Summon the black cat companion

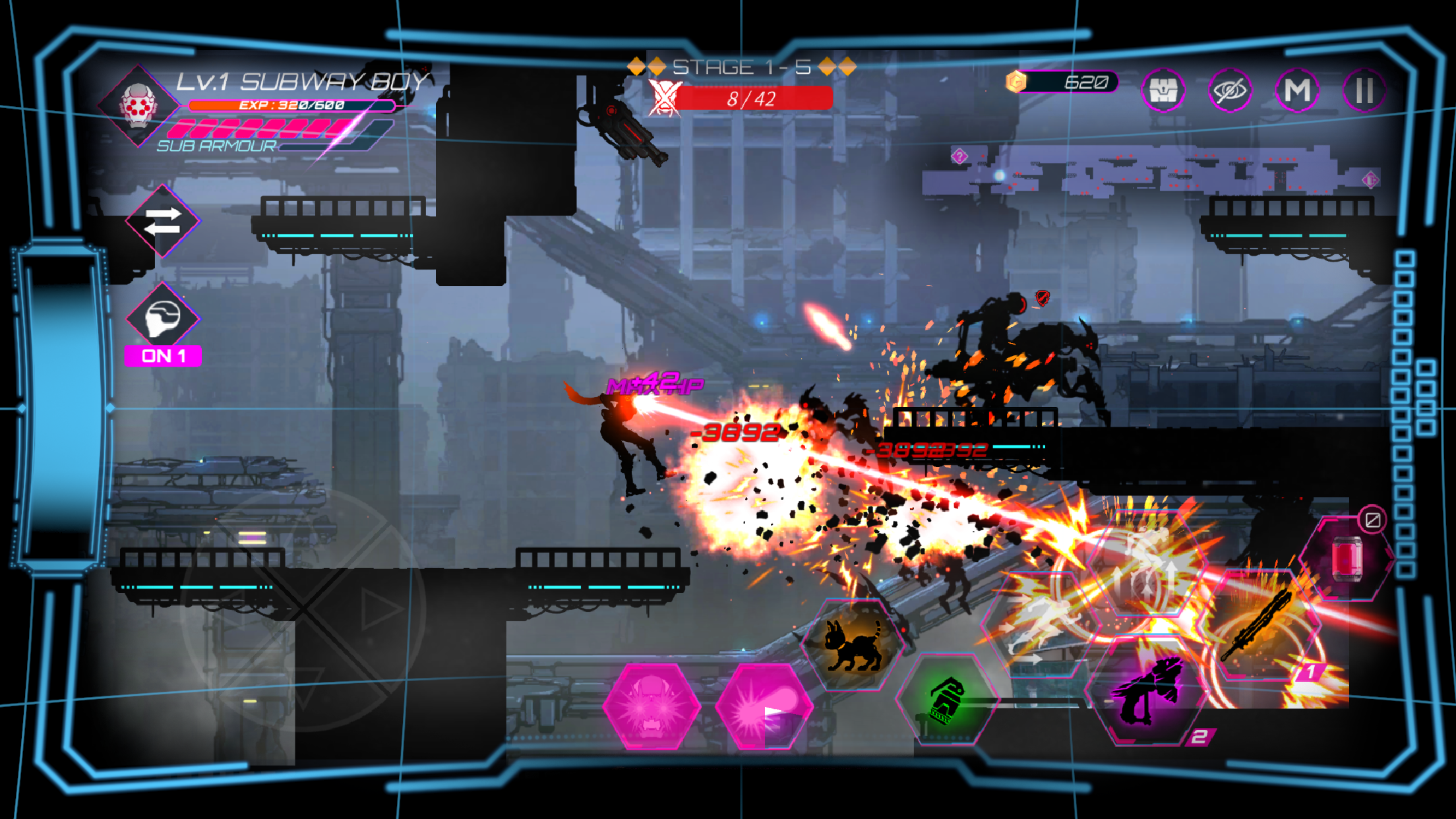[x=852, y=645]
